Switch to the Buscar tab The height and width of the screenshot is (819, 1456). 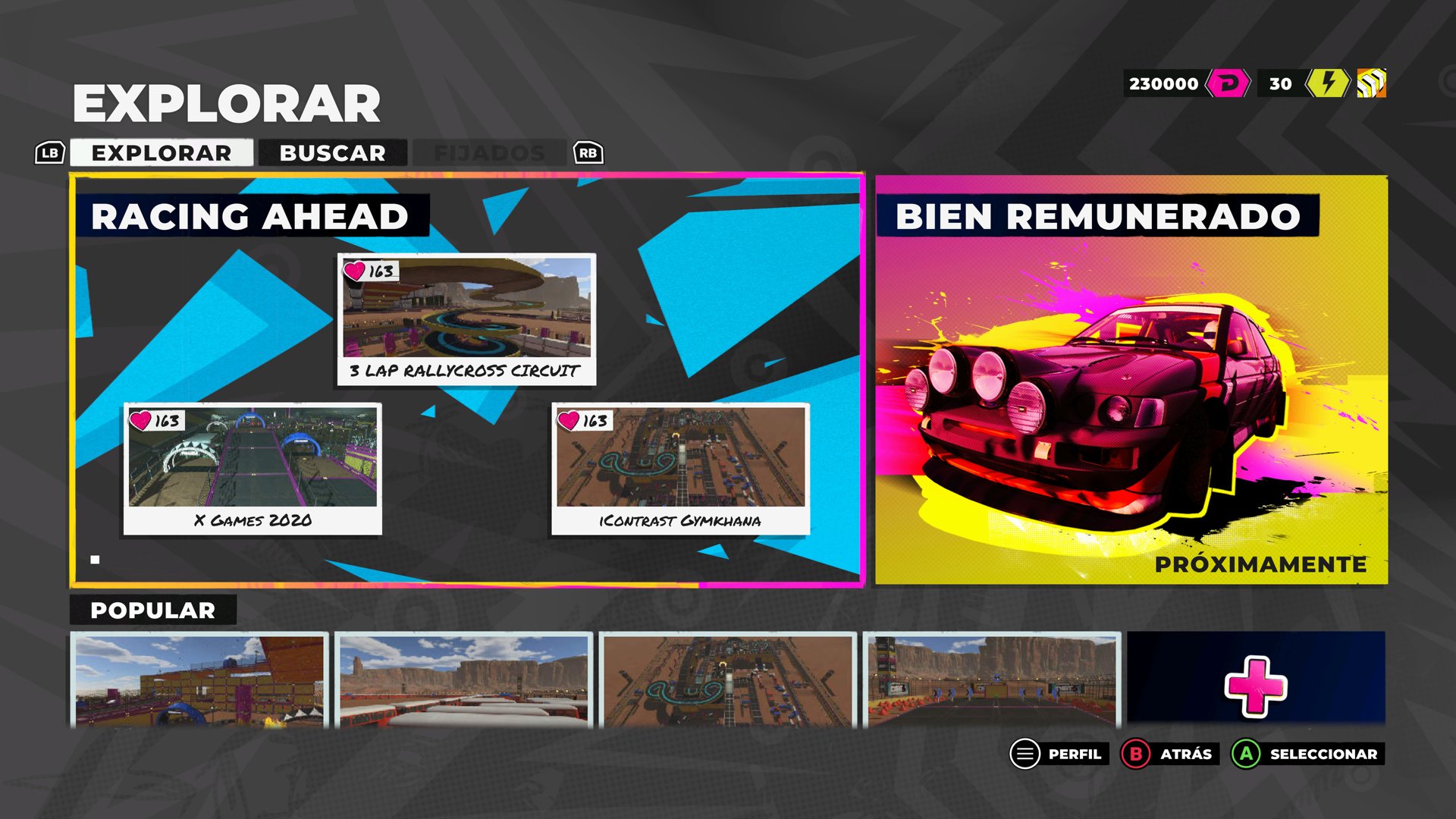pyautogui.click(x=332, y=152)
